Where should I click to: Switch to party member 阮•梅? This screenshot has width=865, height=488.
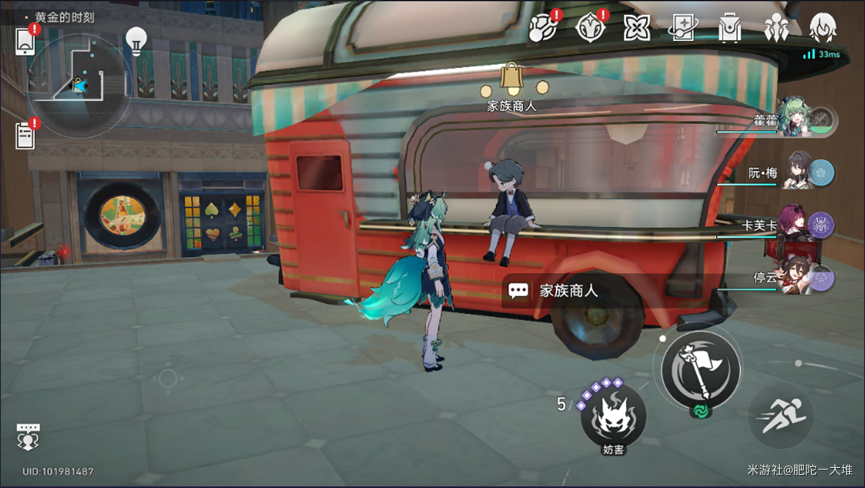(798, 172)
